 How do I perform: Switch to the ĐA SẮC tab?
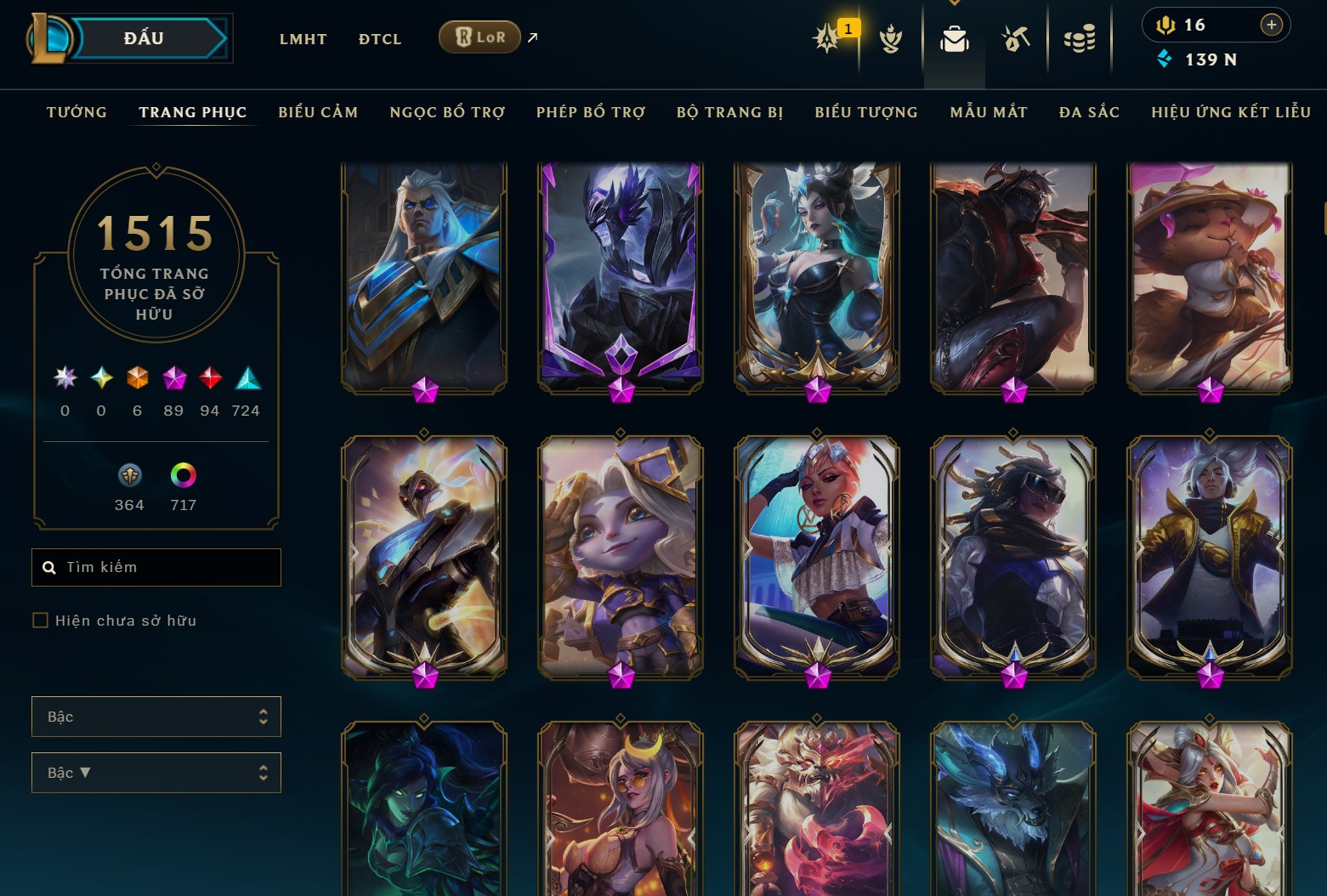coord(1090,111)
